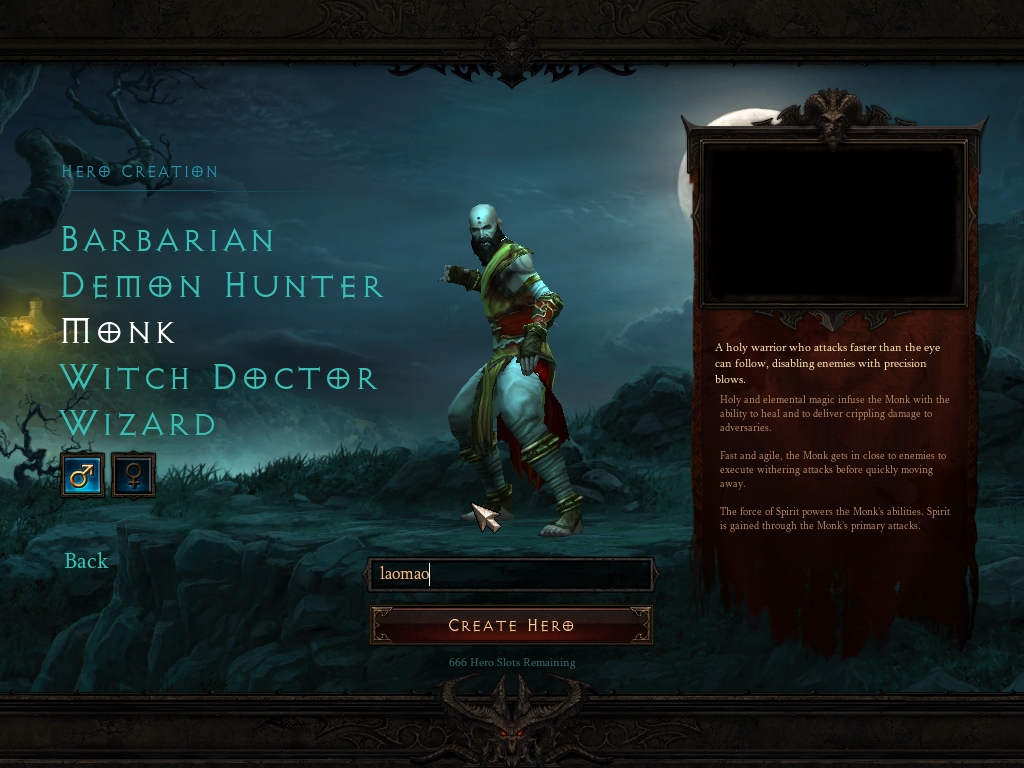Switch to the female gender icon
The image size is (1024, 768).
pos(133,475)
